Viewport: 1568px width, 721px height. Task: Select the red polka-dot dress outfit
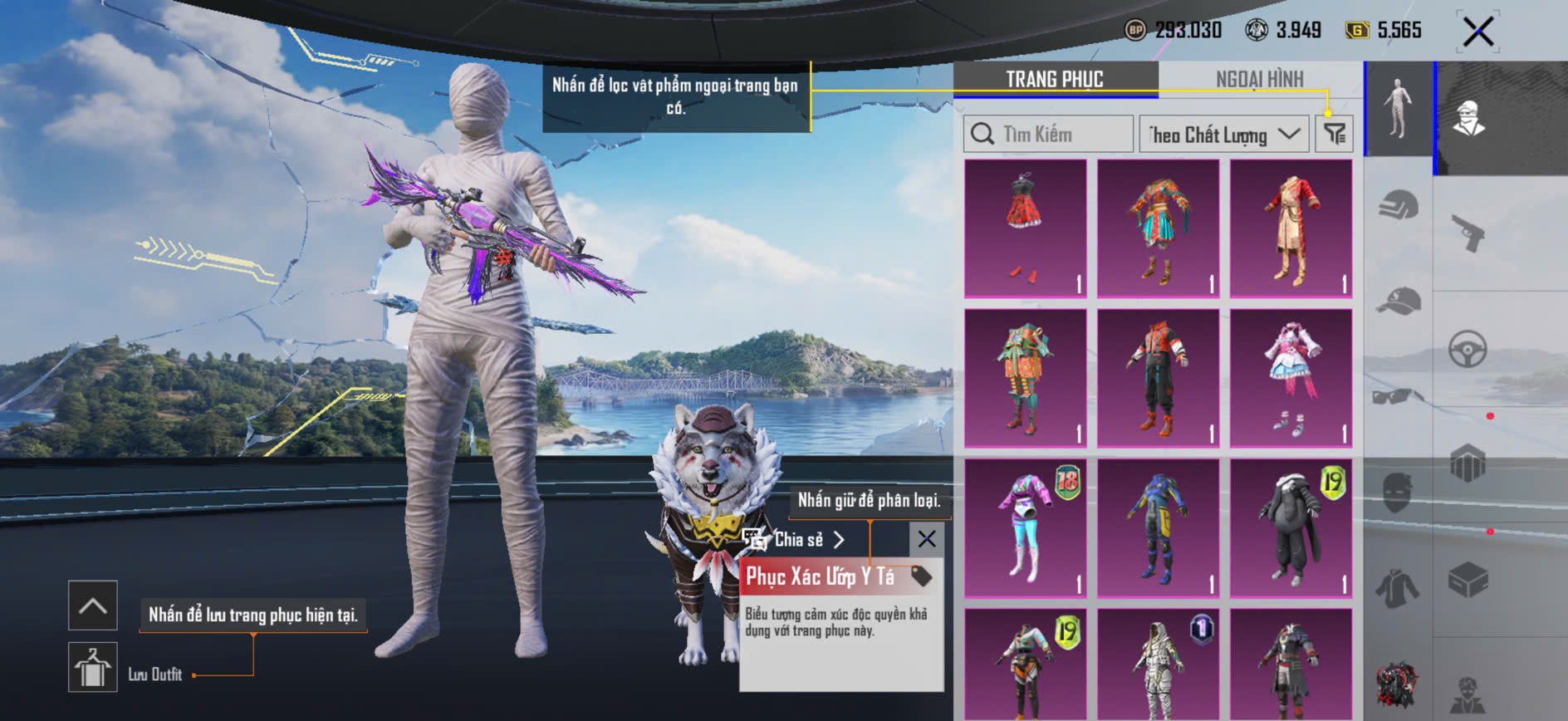click(1025, 228)
